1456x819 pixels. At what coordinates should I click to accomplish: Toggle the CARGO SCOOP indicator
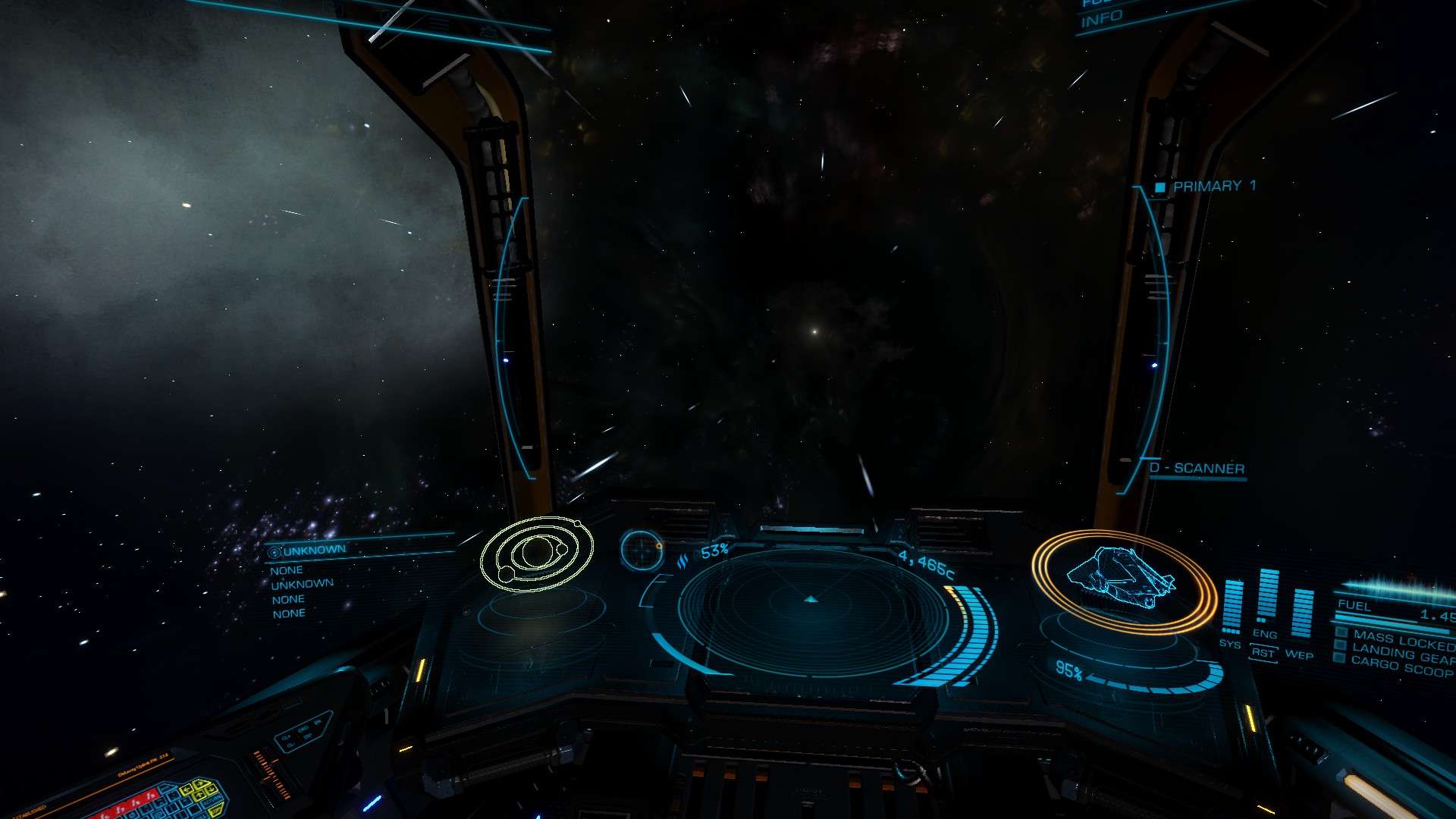click(1401, 666)
